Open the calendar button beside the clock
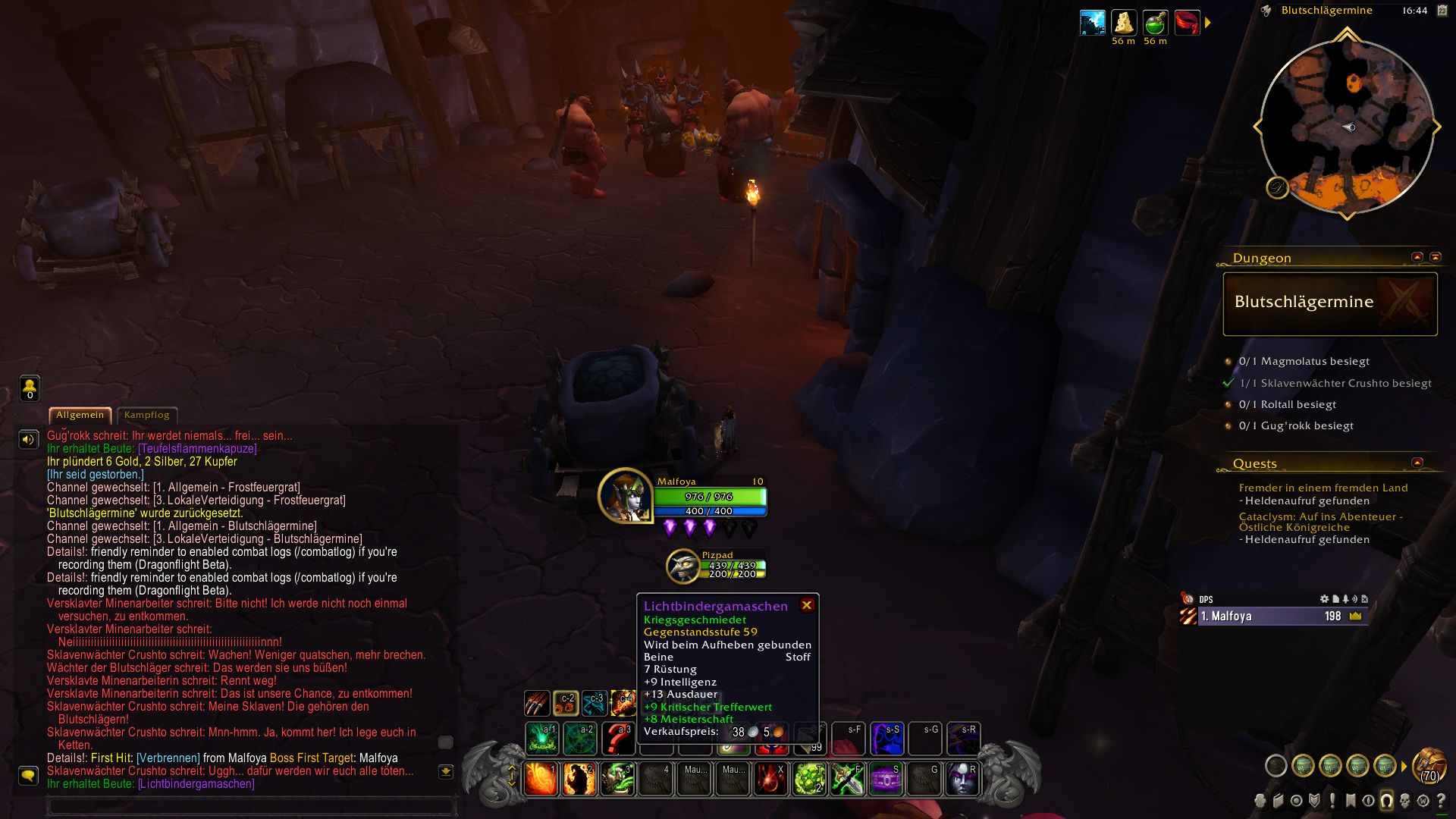The height and width of the screenshot is (819, 1456). click(x=1442, y=11)
